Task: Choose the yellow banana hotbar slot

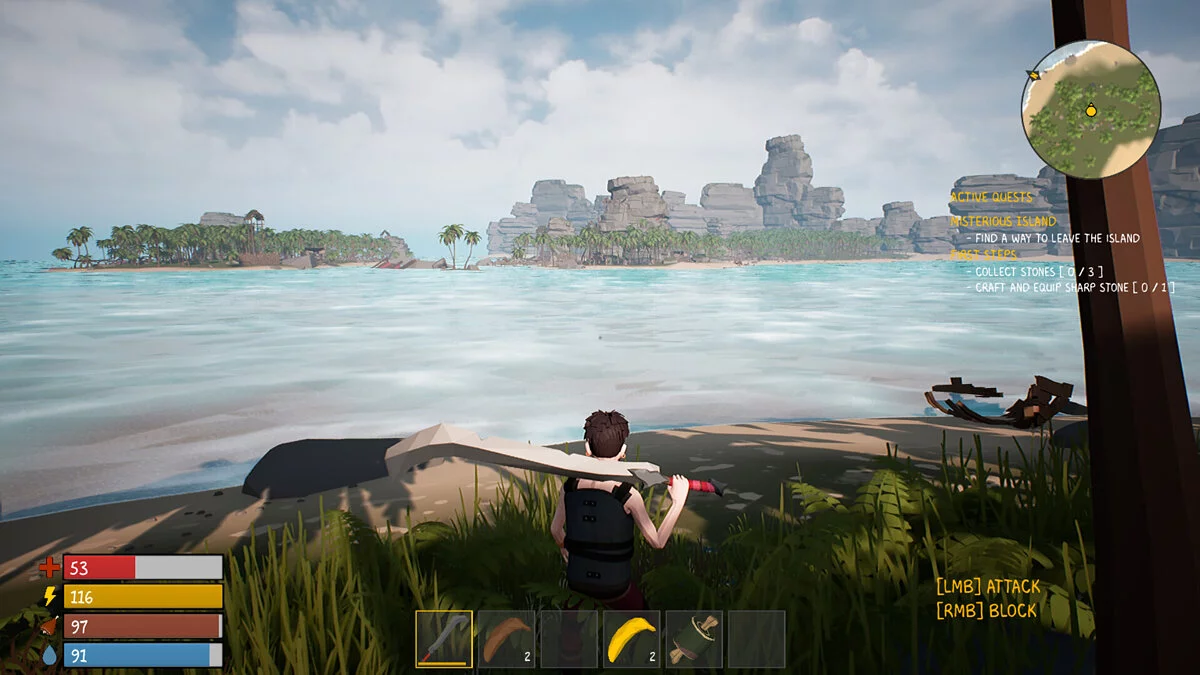Action: [631, 639]
